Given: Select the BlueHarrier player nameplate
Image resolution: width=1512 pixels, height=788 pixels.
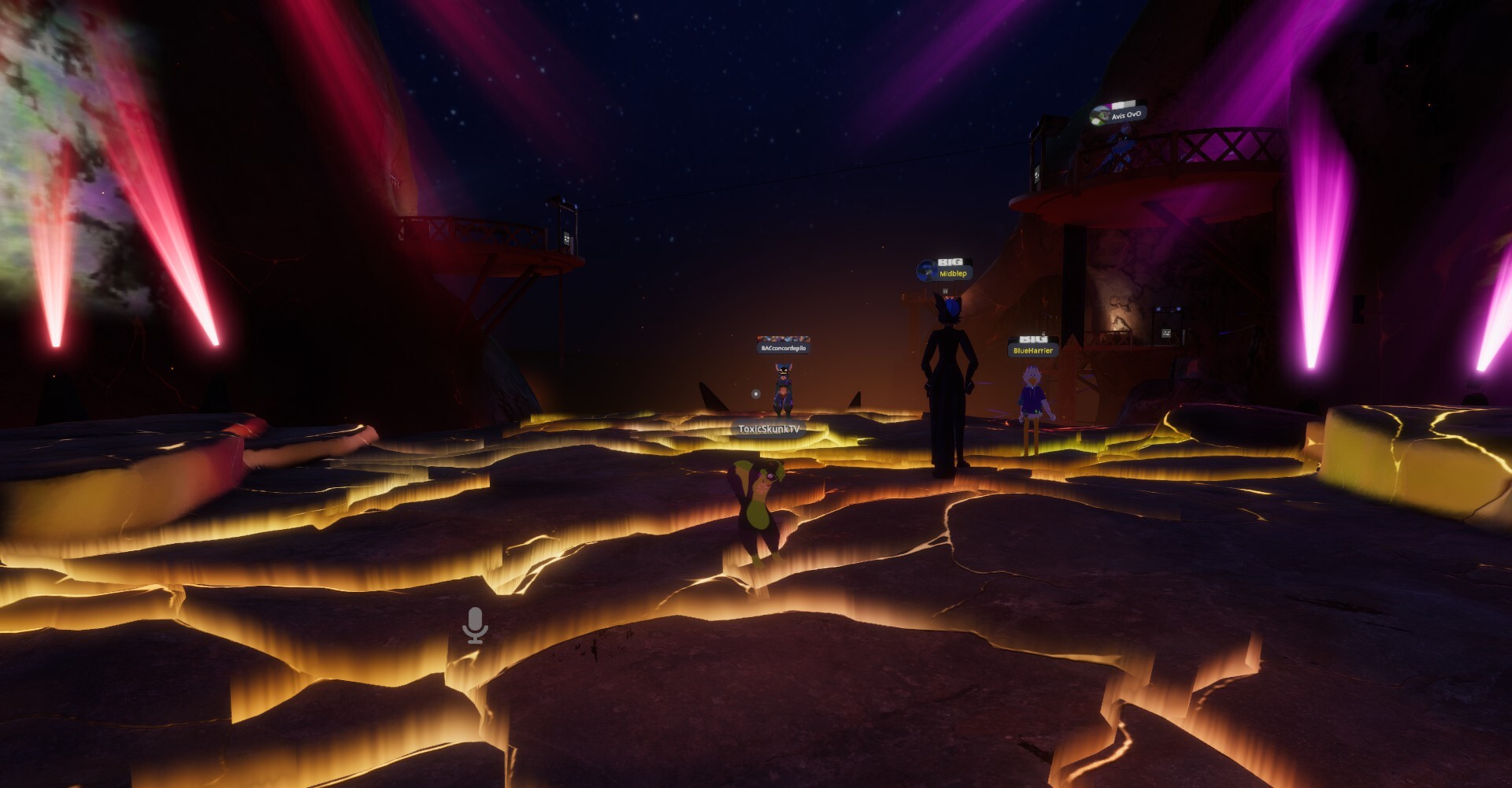Looking at the screenshot, I should 1032,350.
